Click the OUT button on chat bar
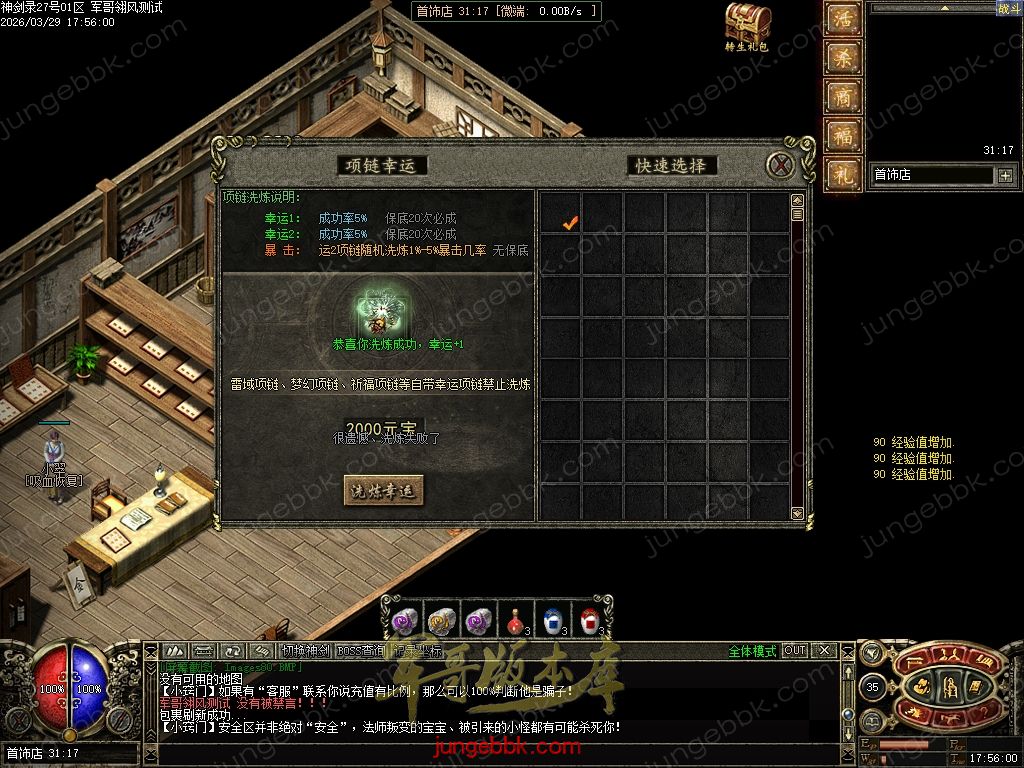The image size is (1024, 768). point(794,651)
